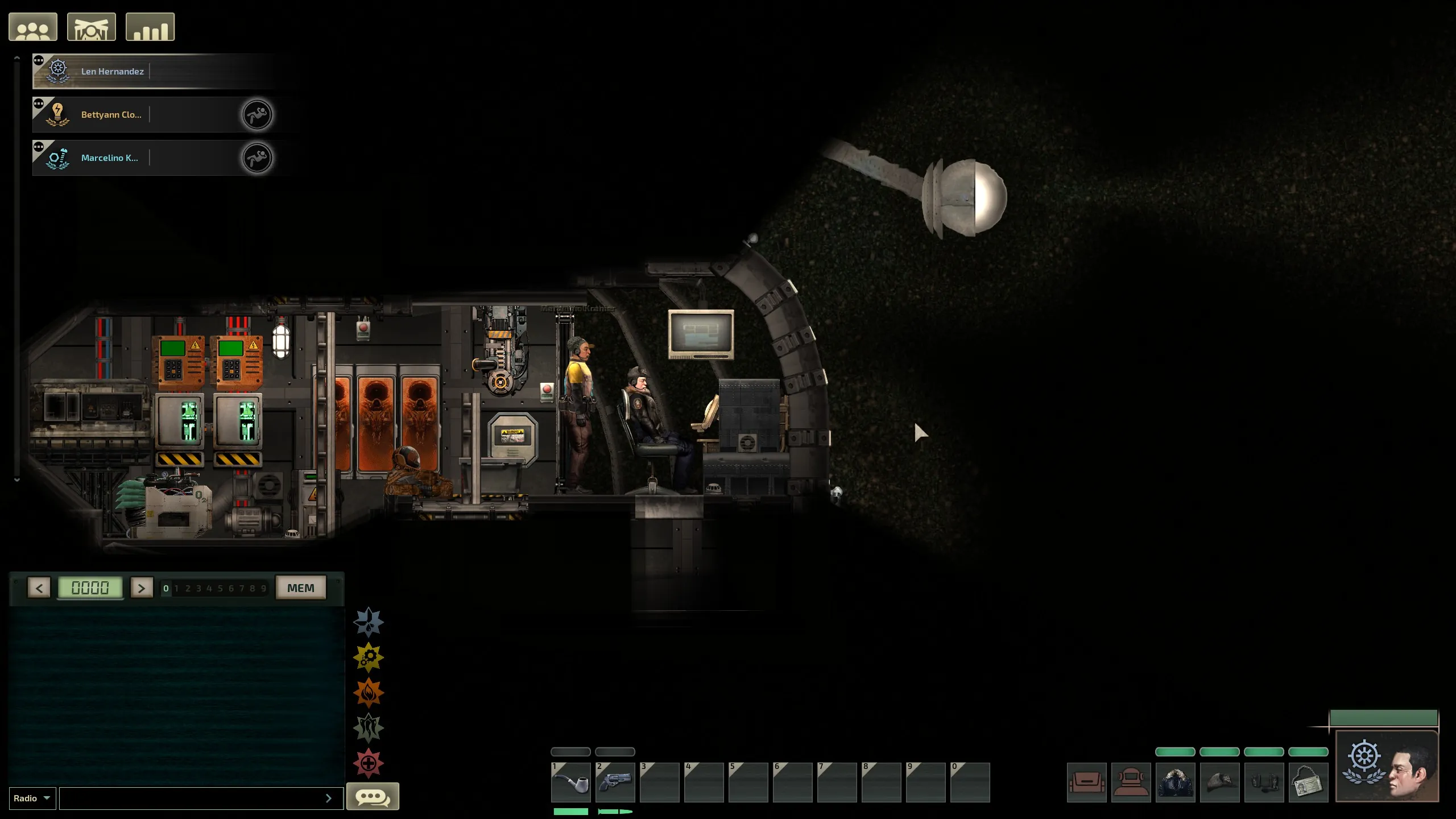This screenshot has height=819, width=1456.
Task: Click Marcelino K...'s idle order icon
Action: tap(257, 158)
